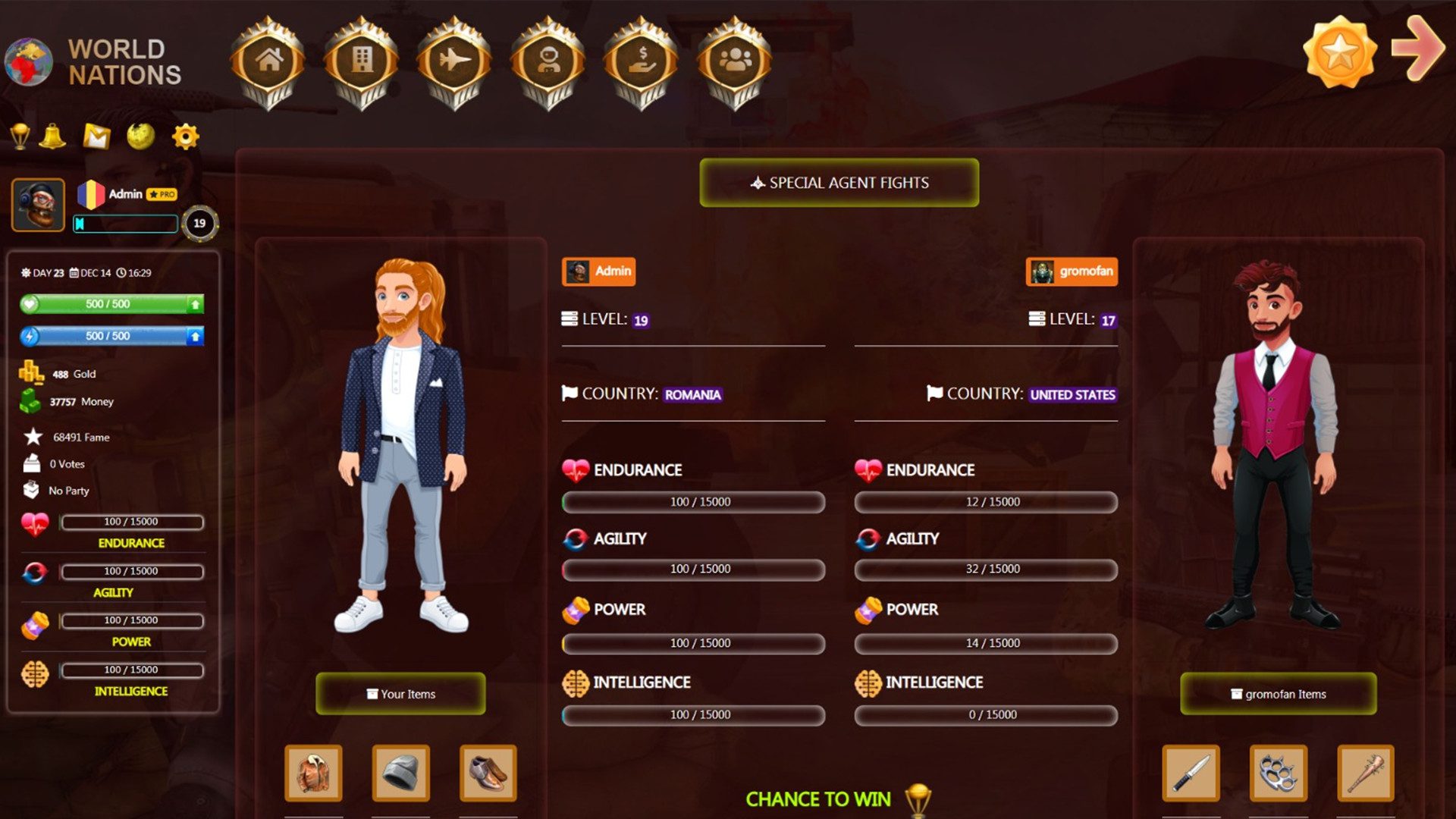The height and width of the screenshot is (819, 1456).
Task: Click the Admin name tag
Action: coord(598,271)
